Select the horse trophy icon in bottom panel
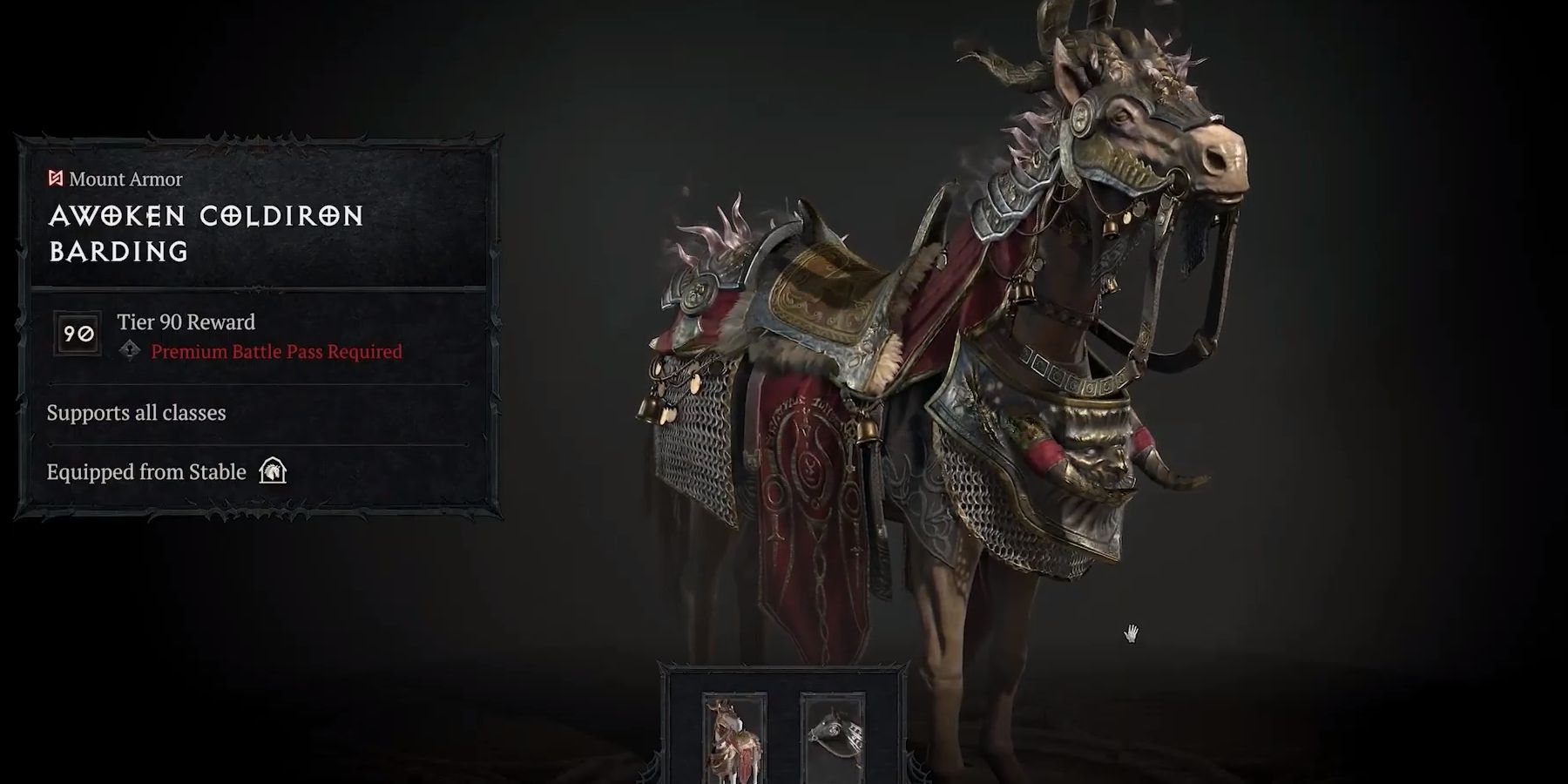Screen dimensions: 1568x784 834,740
